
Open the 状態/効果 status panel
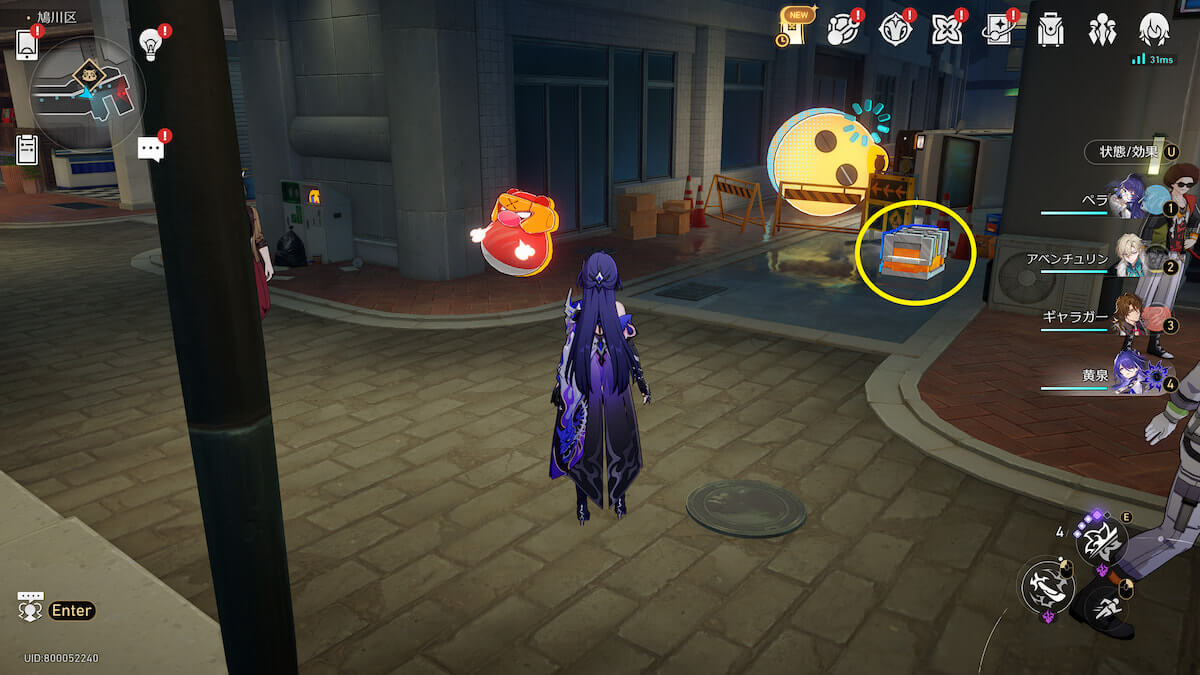pyautogui.click(x=1130, y=152)
